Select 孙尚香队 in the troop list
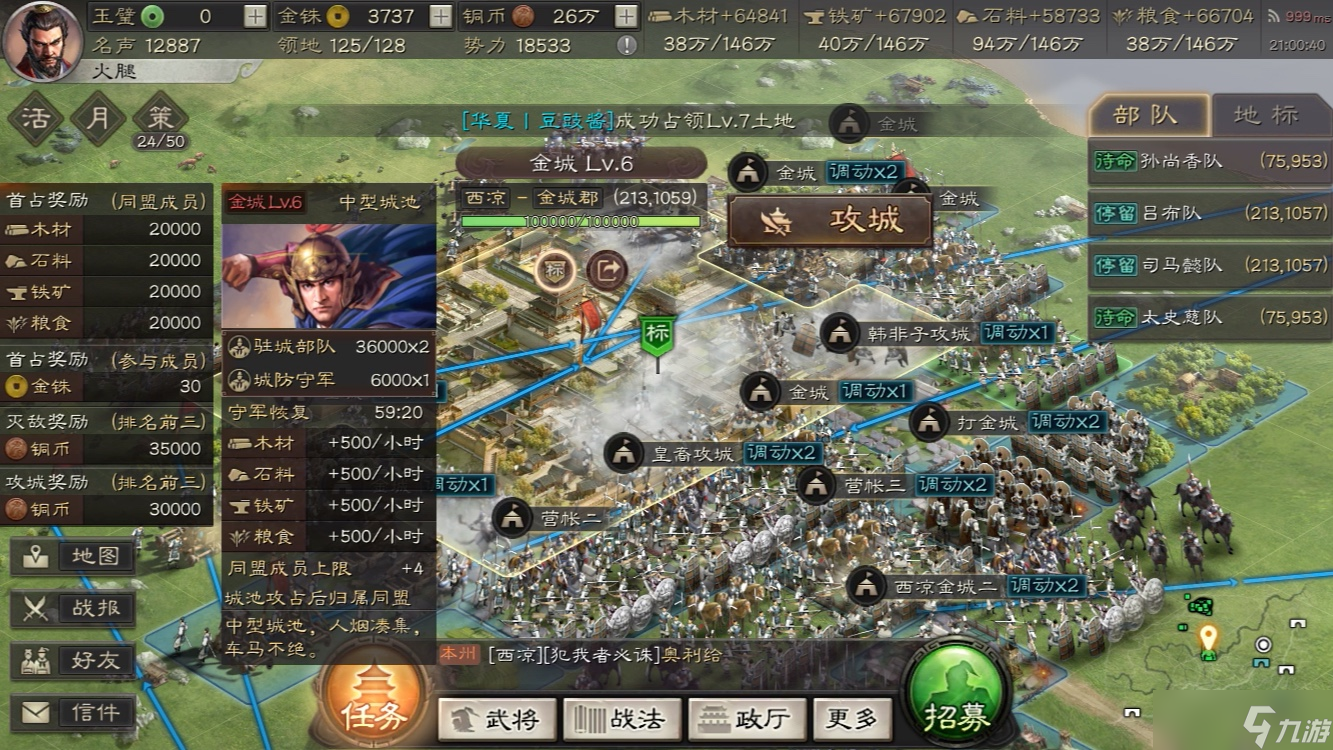This screenshot has height=750, width=1333. point(1209,161)
